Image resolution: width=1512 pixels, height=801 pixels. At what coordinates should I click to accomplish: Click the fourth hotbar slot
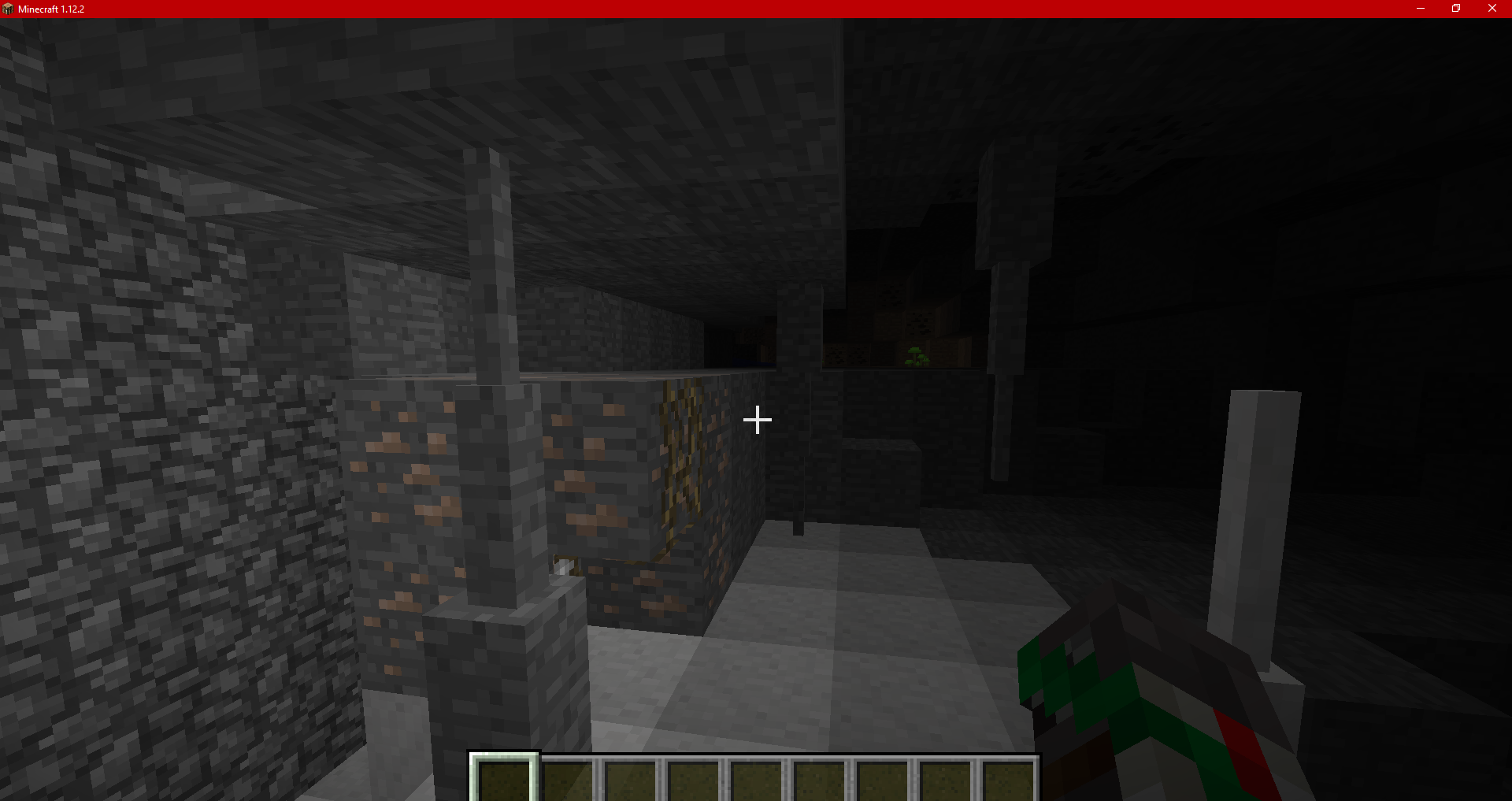(x=693, y=780)
